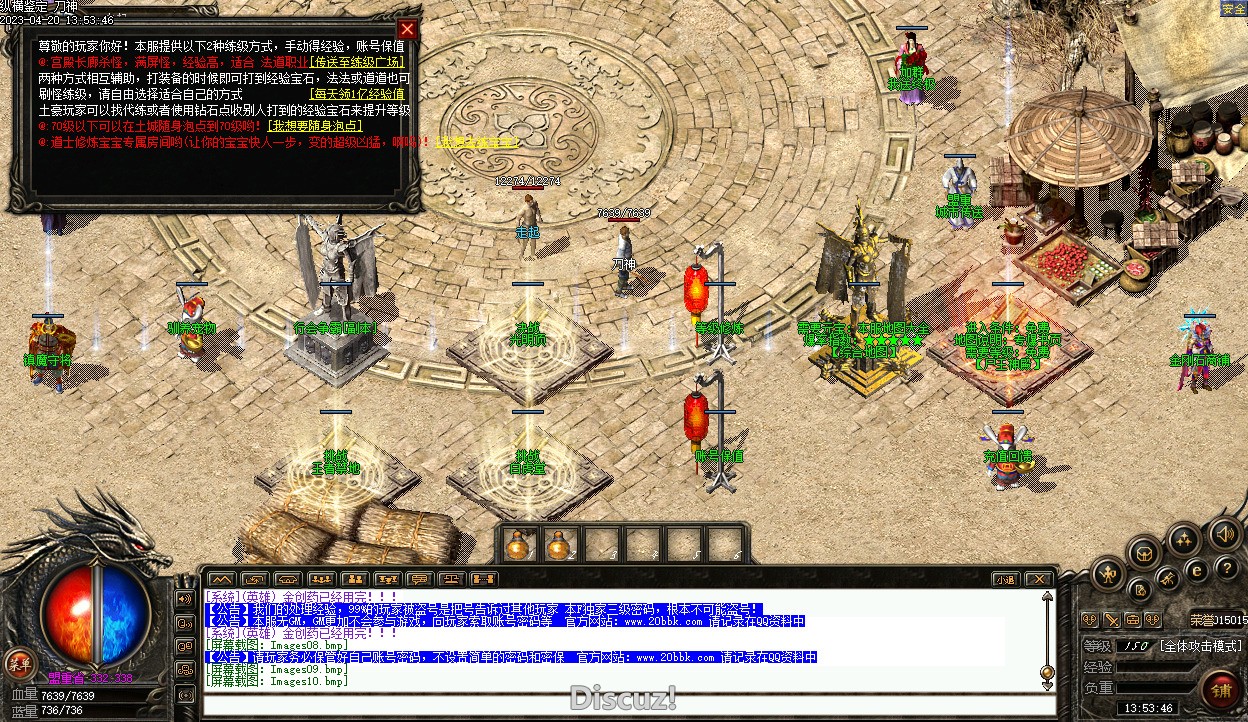
Task: Click the small crossed-swords button above level
Action: 1110,620
